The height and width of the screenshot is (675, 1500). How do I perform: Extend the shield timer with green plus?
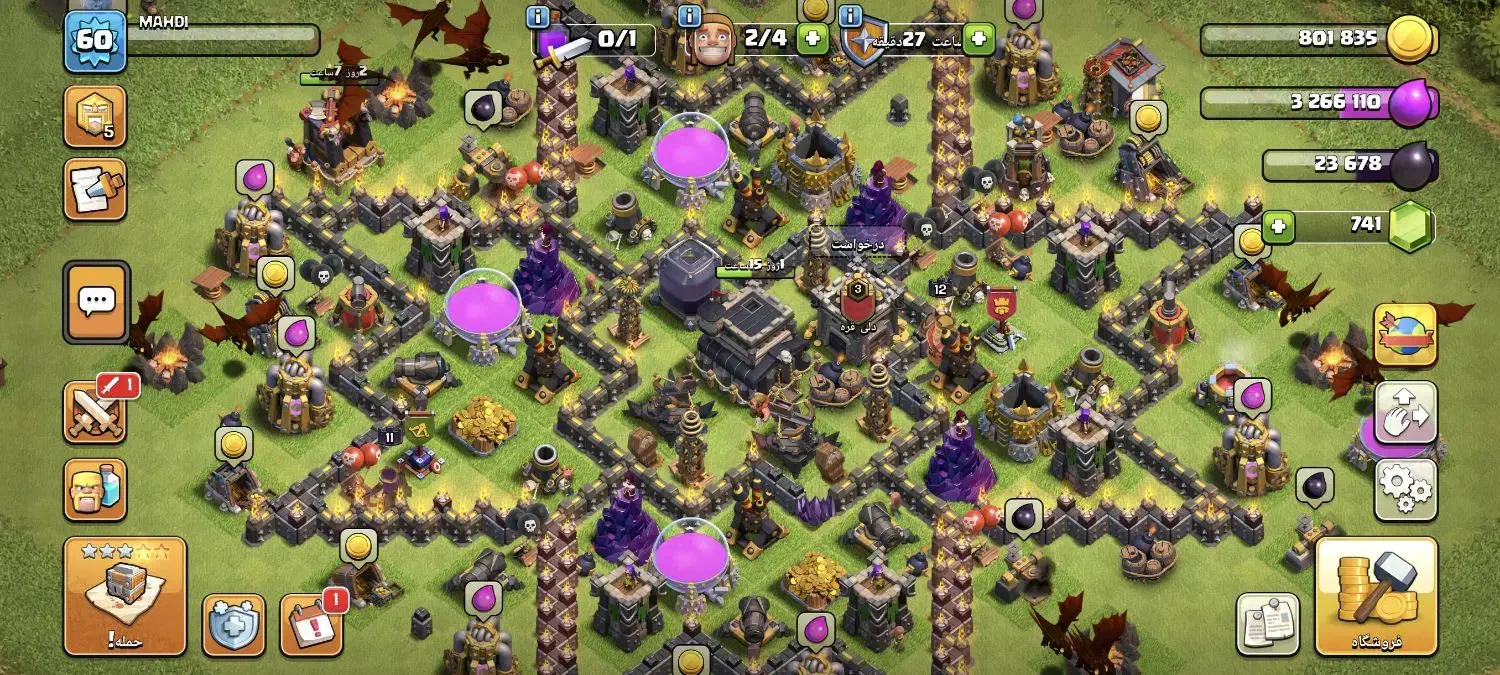[x=978, y=40]
